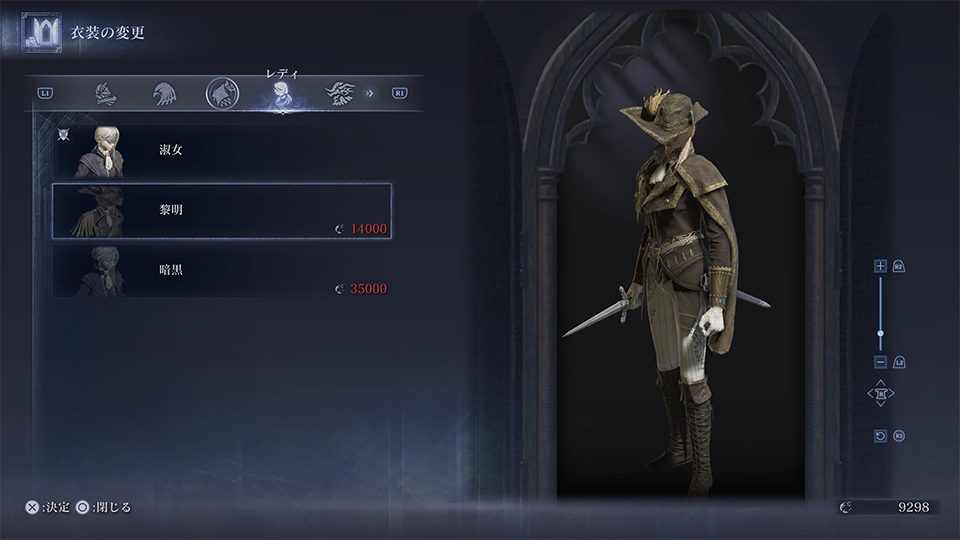960x540 pixels.
Task: Click the double-arrow next tabs indicator
Action: point(370,94)
